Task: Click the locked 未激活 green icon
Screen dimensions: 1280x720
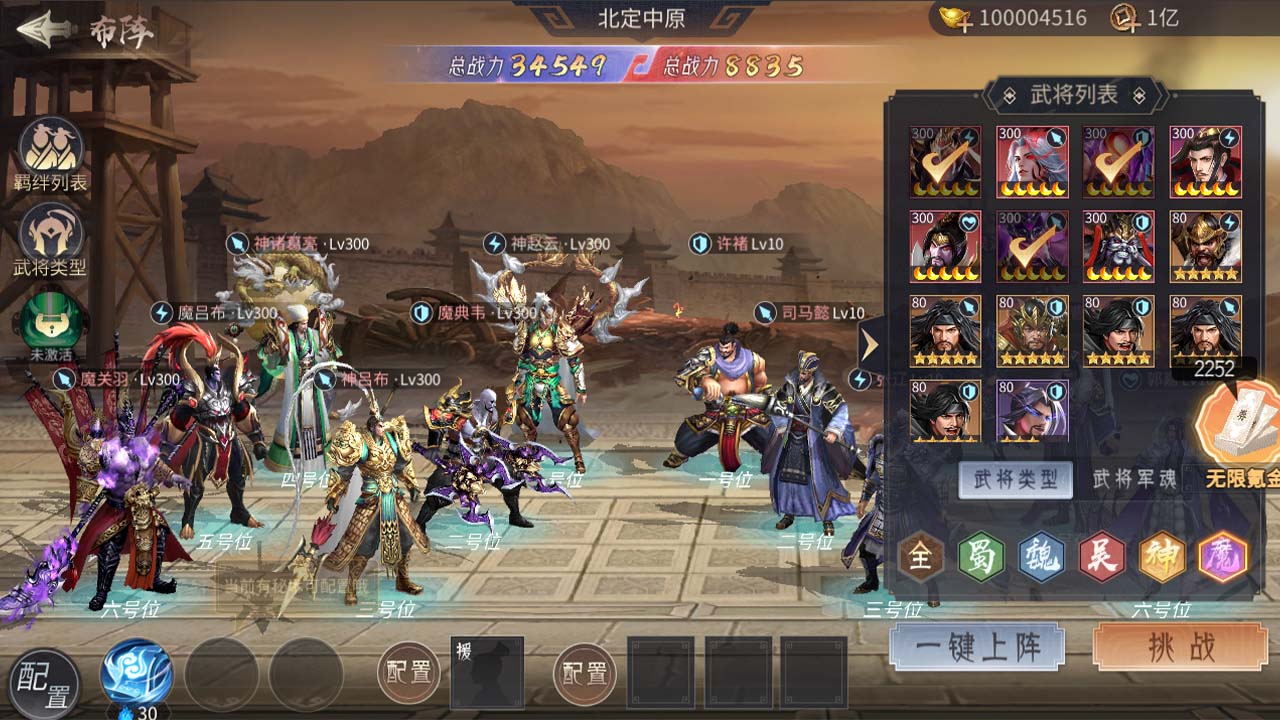Action: 50,320
